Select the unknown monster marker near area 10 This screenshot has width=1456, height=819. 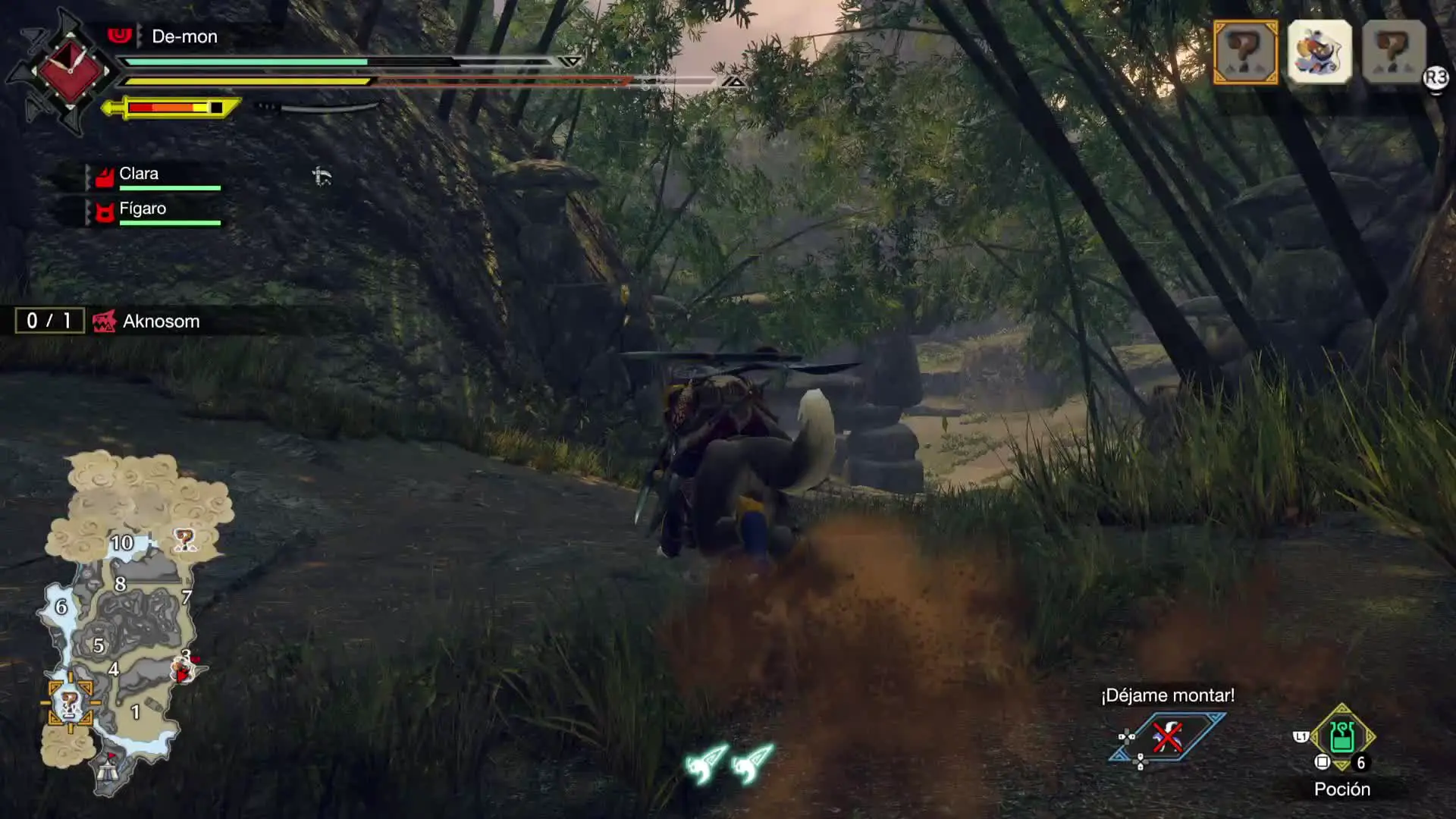pos(184,540)
